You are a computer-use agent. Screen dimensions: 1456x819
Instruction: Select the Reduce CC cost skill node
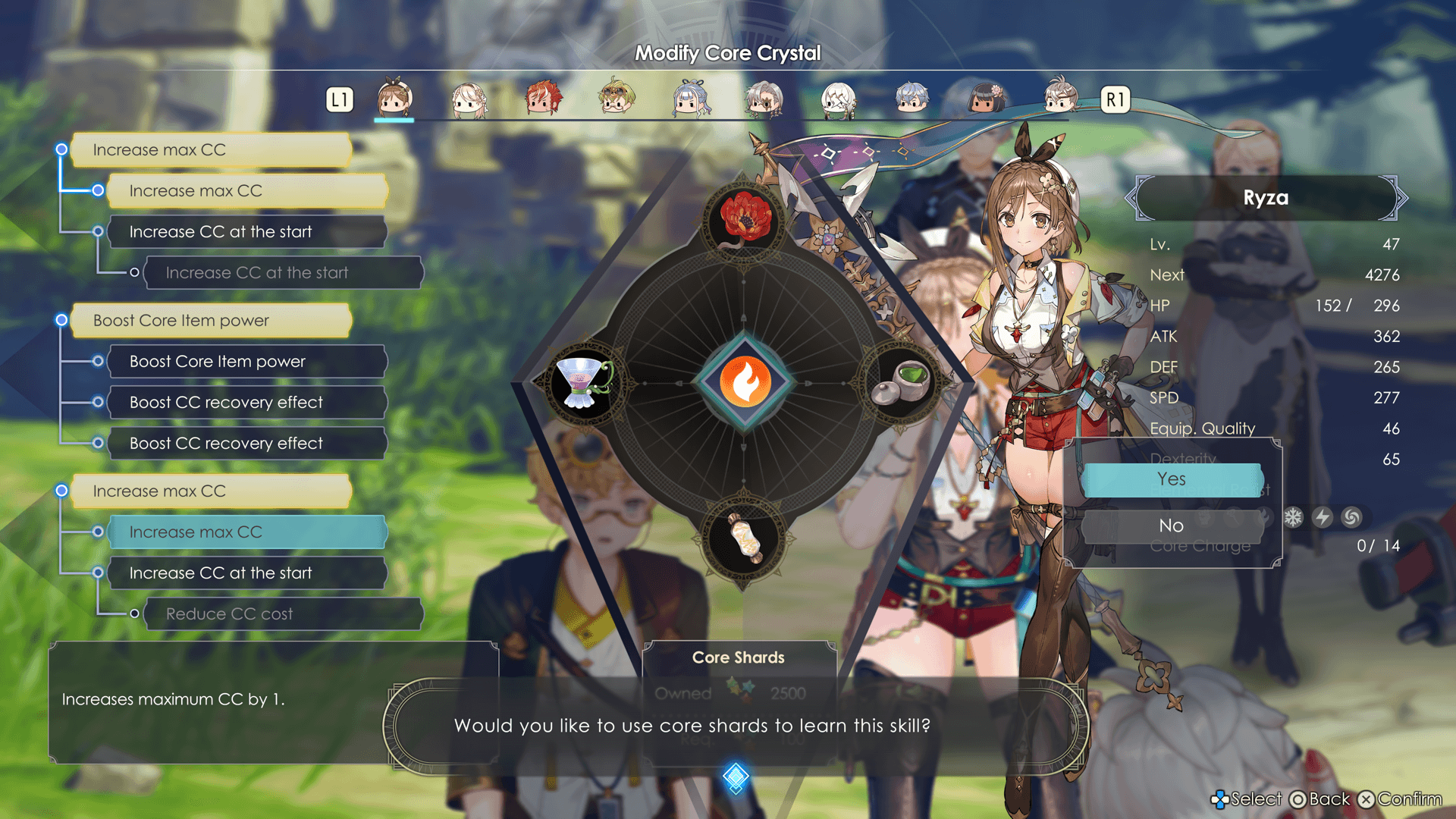tap(283, 614)
